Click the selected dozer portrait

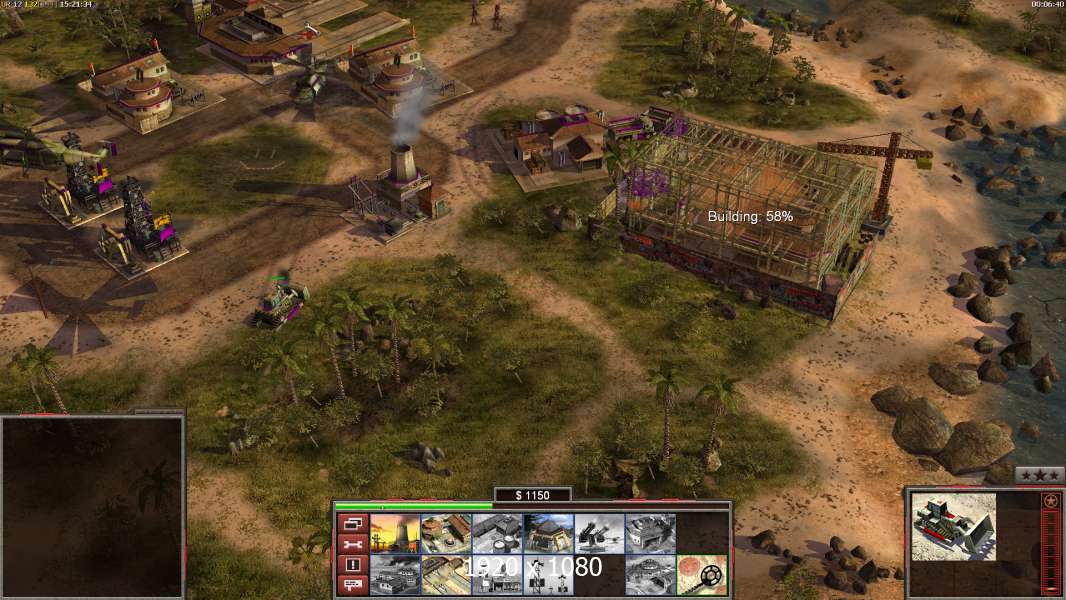pos(955,525)
